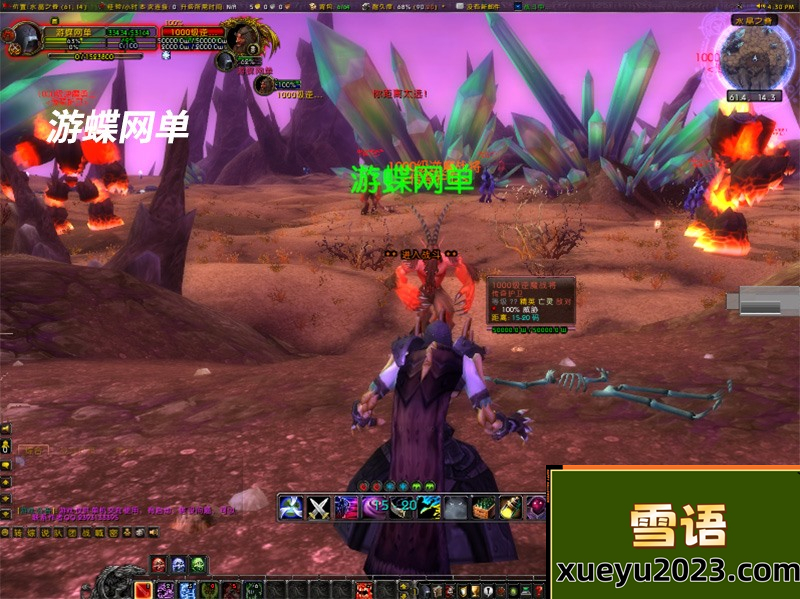Activate the white triple-blade spin ability
Image resolution: width=800 pixels, height=599 pixels.
pyautogui.click(x=291, y=507)
